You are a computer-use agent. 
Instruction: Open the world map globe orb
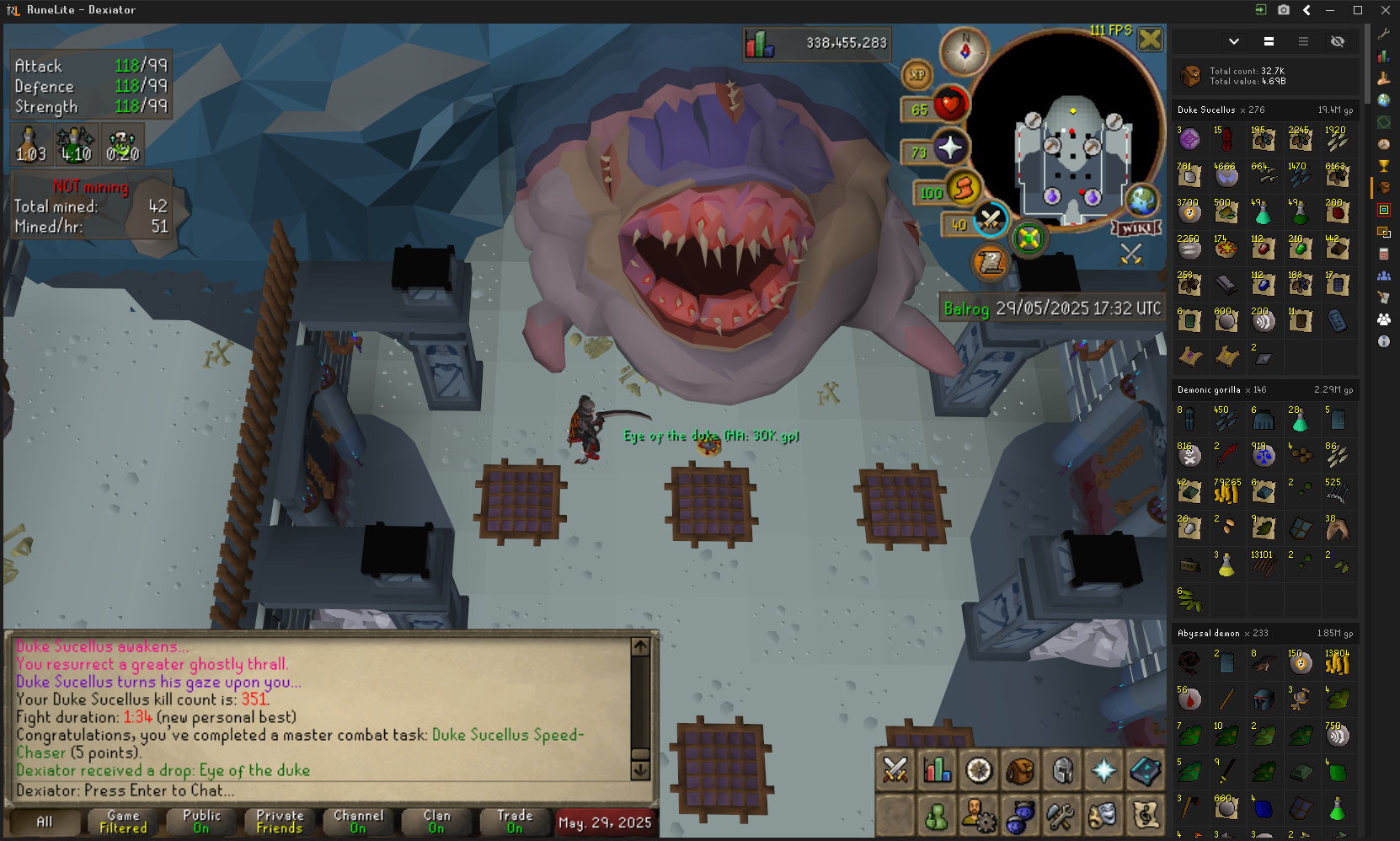[x=1142, y=201]
